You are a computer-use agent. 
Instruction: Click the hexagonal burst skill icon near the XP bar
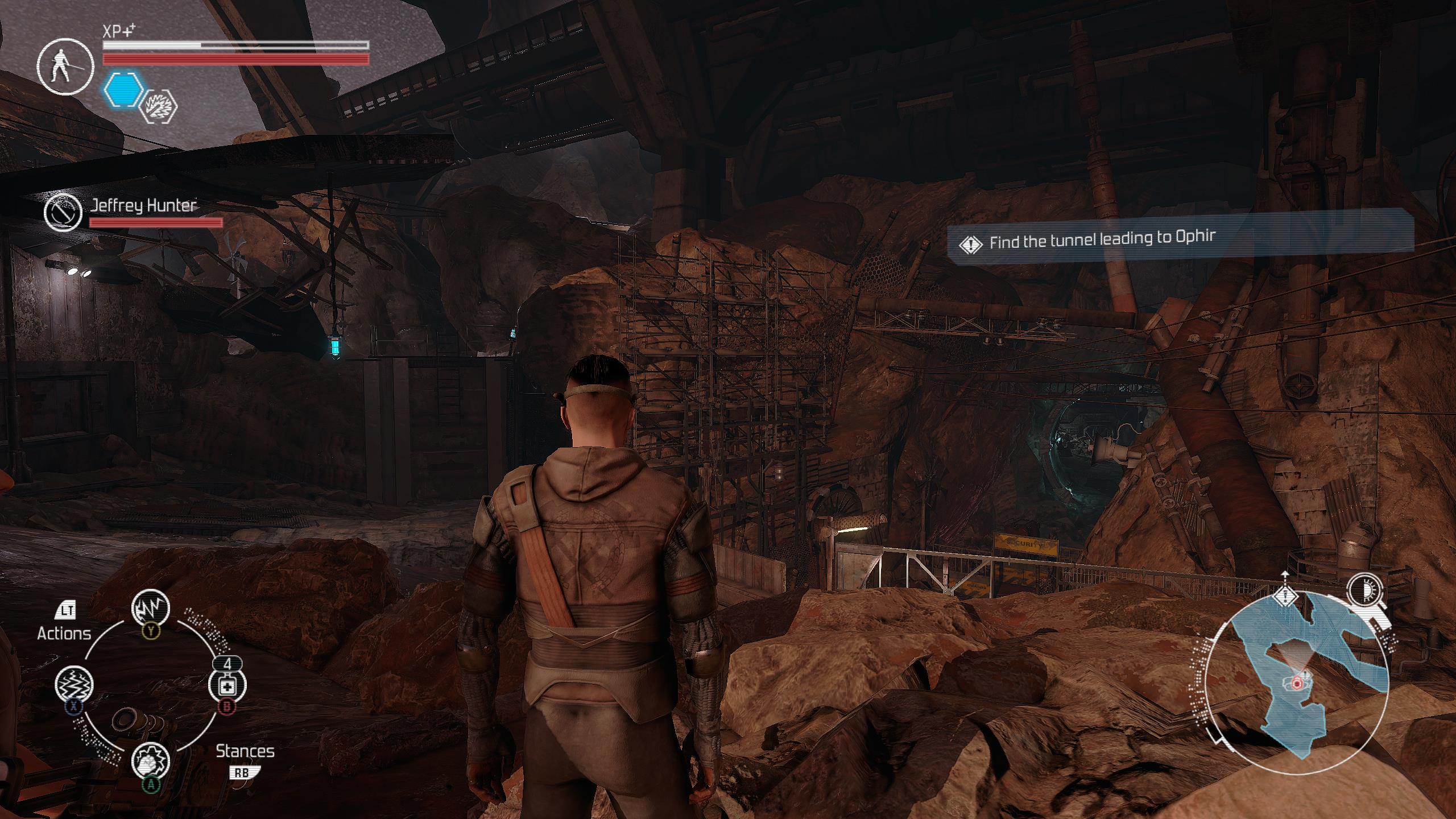click(160, 109)
